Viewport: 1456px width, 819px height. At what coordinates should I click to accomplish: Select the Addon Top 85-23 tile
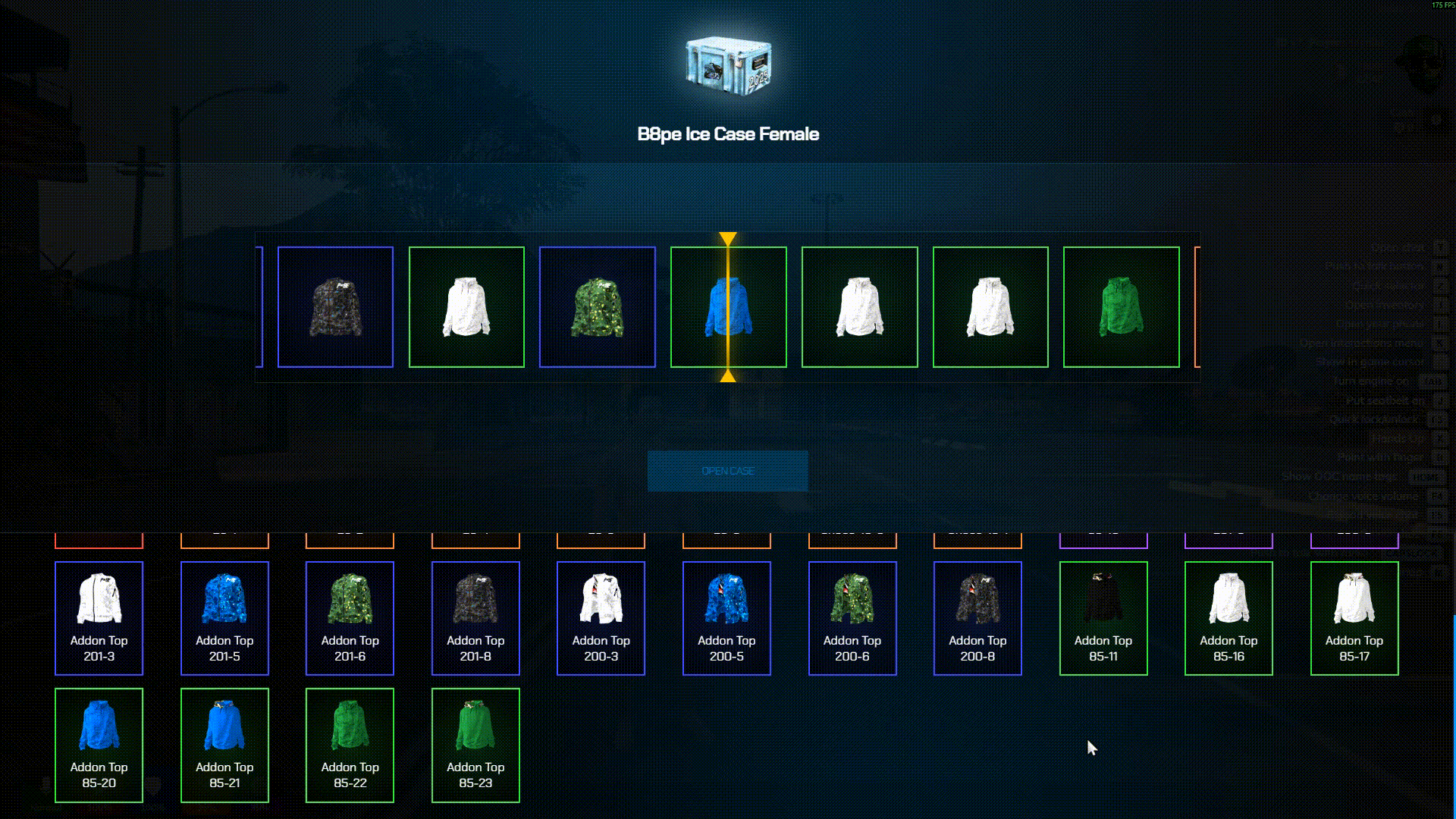click(475, 745)
